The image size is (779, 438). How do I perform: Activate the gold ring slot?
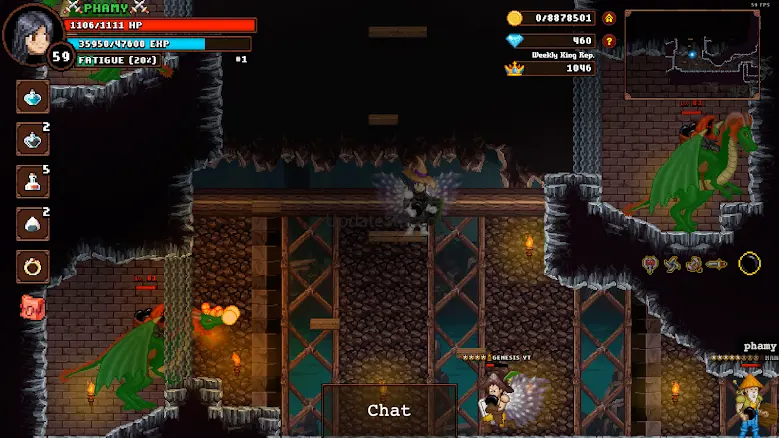(33, 267)
